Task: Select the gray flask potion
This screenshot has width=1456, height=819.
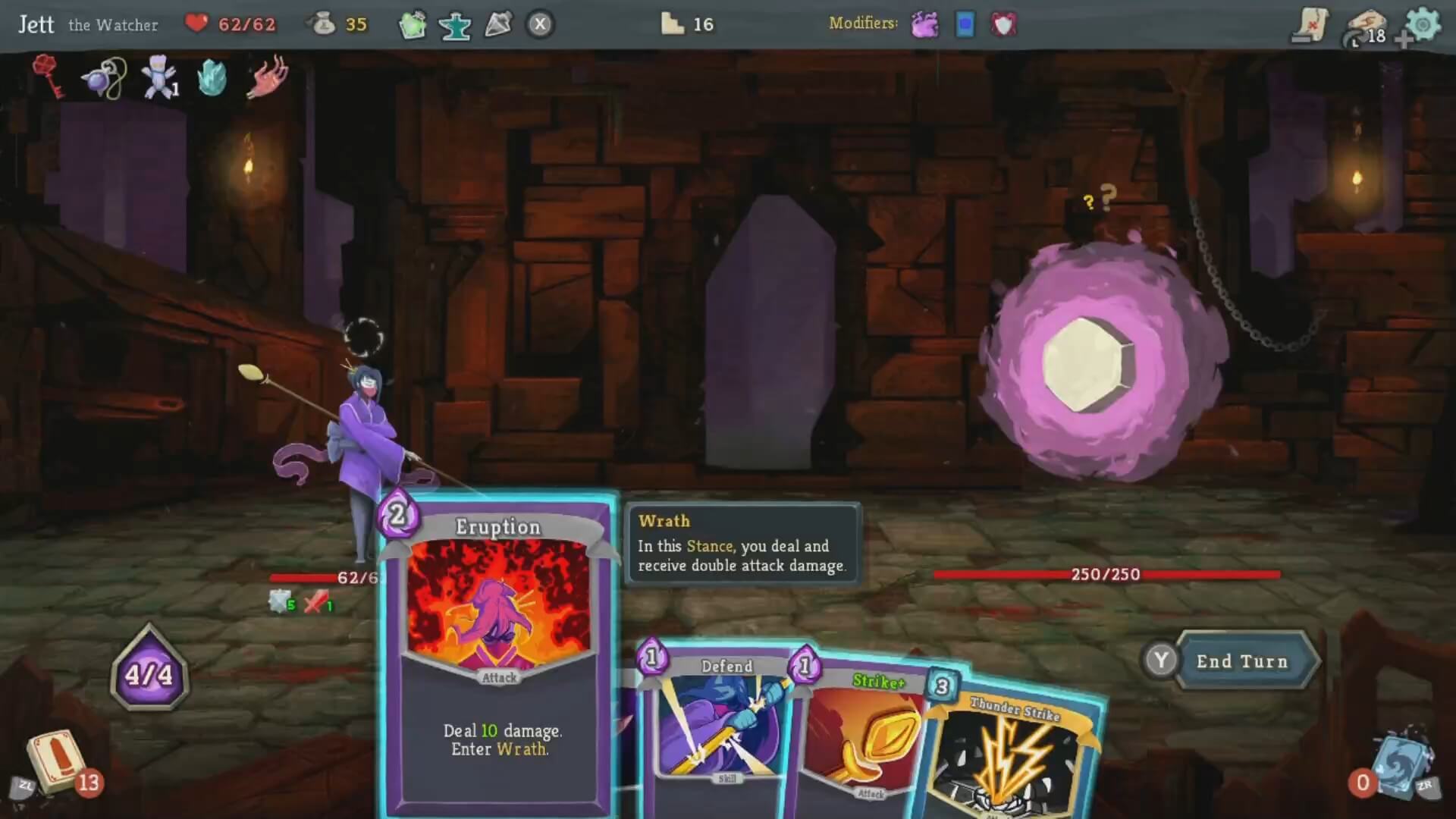Action: [498, 24]
